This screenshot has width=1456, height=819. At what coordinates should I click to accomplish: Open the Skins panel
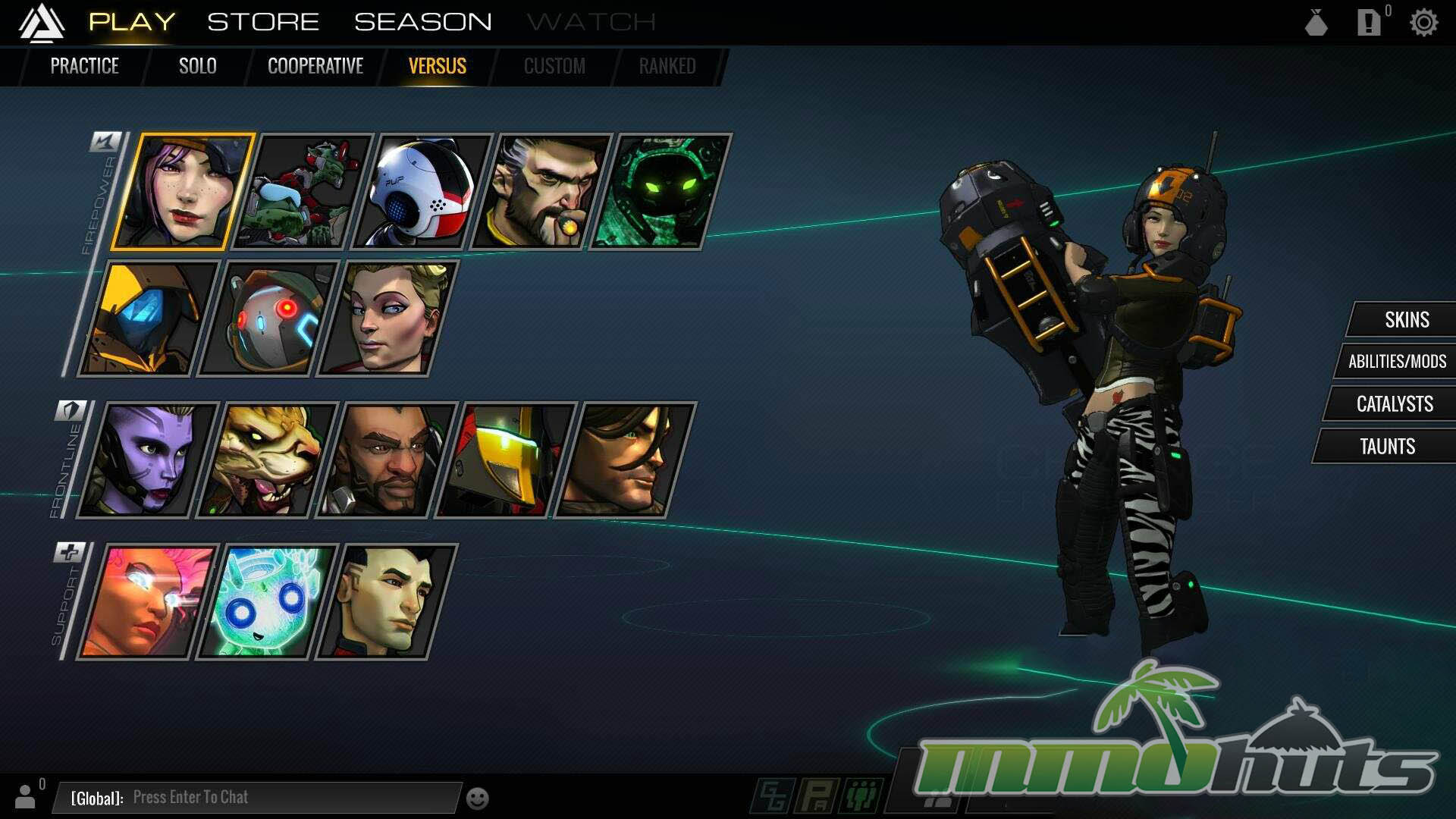coord(1406,320)
